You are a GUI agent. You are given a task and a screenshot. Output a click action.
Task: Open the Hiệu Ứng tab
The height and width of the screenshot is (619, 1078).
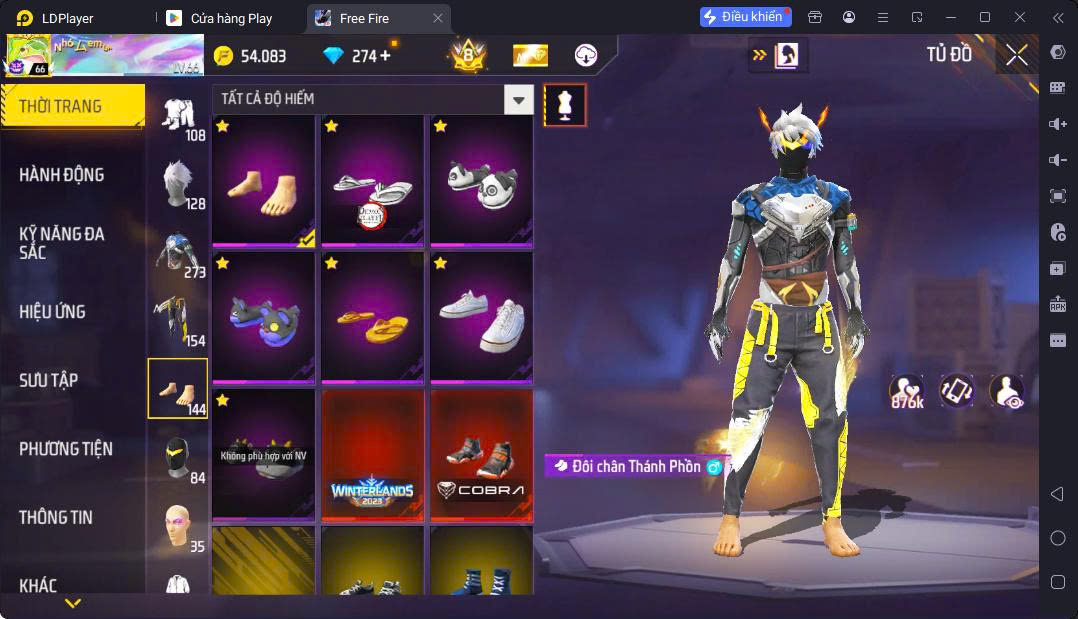pyautogui.click(x=53, y=312)
